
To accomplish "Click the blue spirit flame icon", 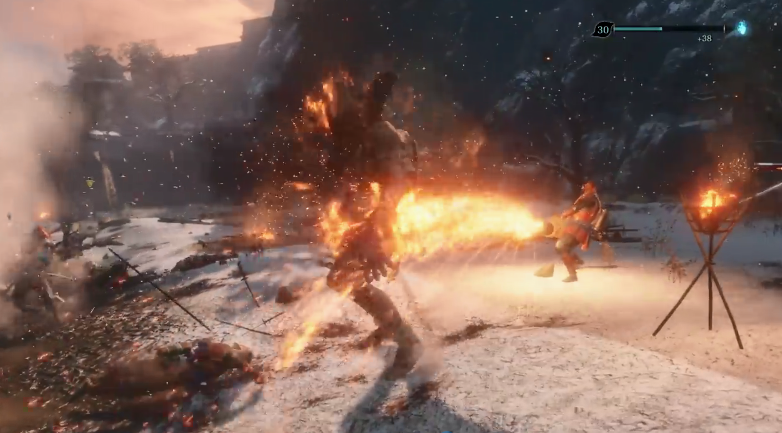I will click(x=742, y=28).
